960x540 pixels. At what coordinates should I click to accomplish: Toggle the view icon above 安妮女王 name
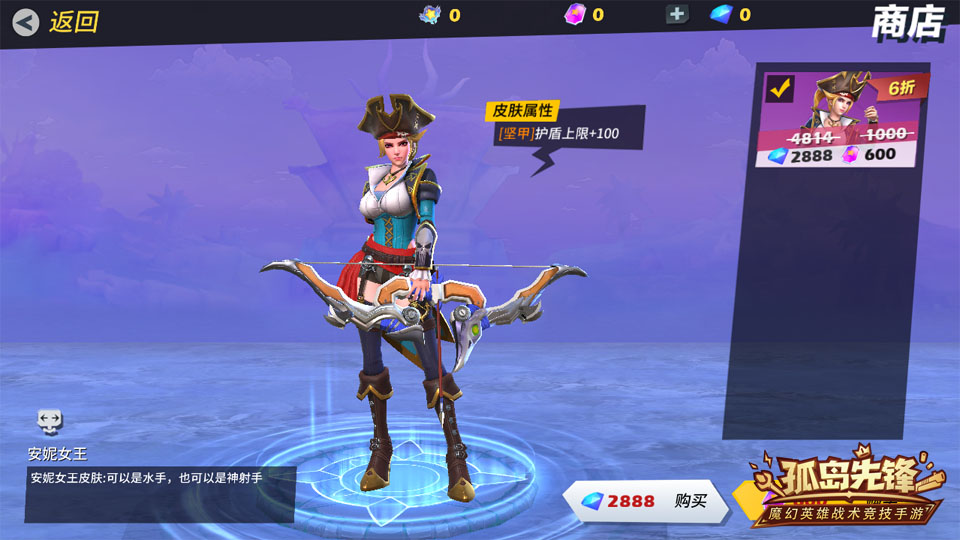pyautogui.click(x=50, y=421)
